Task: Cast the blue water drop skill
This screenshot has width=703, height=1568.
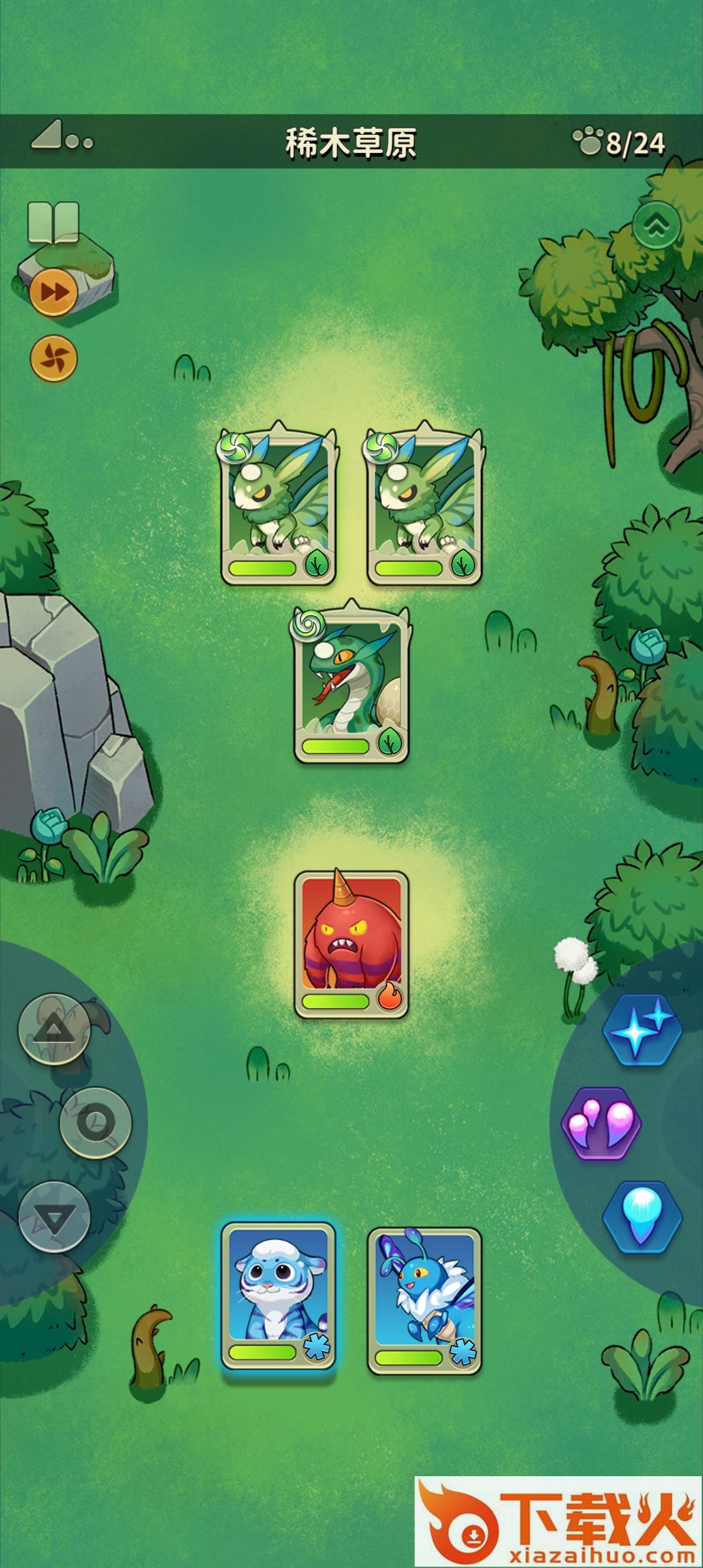Action: pos(642,1216)
